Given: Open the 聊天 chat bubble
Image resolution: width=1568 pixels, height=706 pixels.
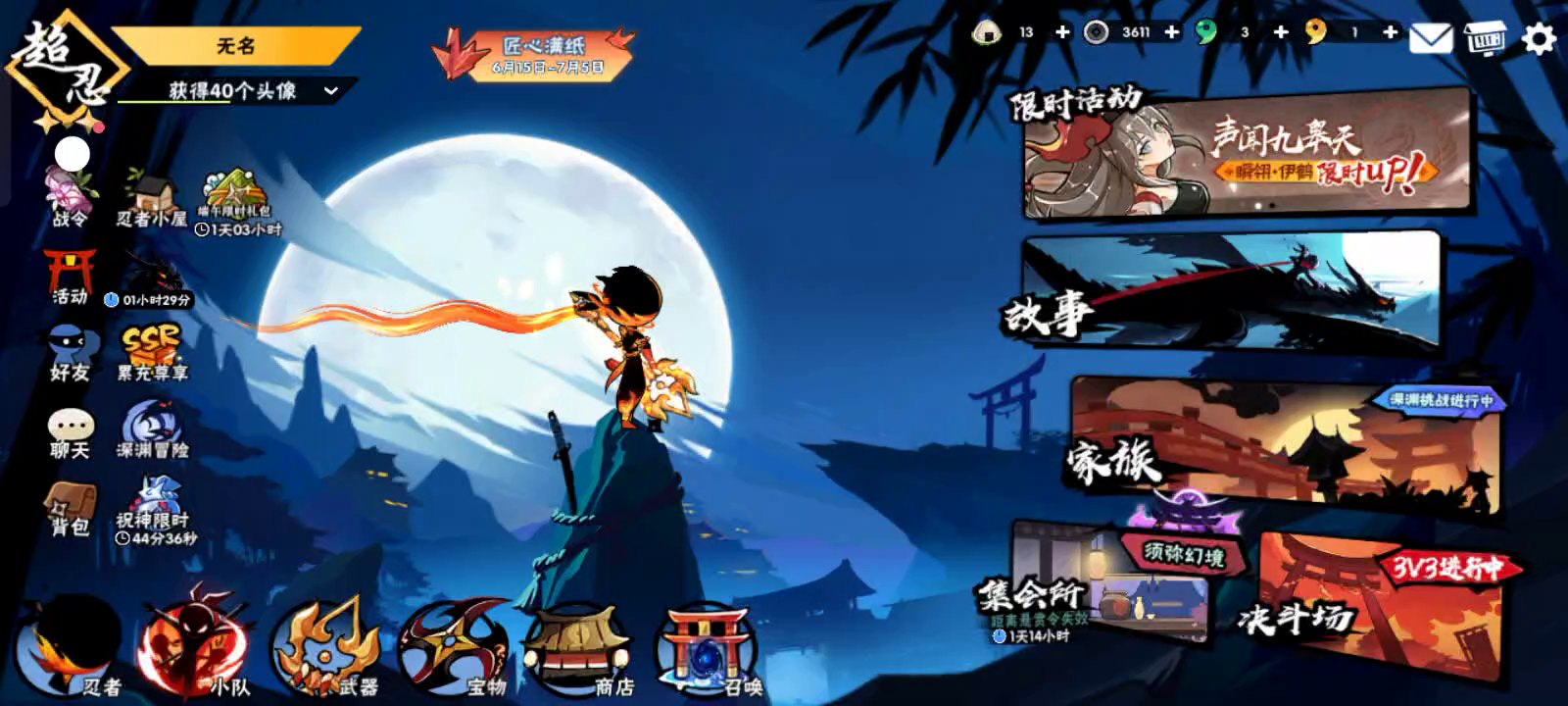Looking at the screenshot, I should [x=71, y=433].
